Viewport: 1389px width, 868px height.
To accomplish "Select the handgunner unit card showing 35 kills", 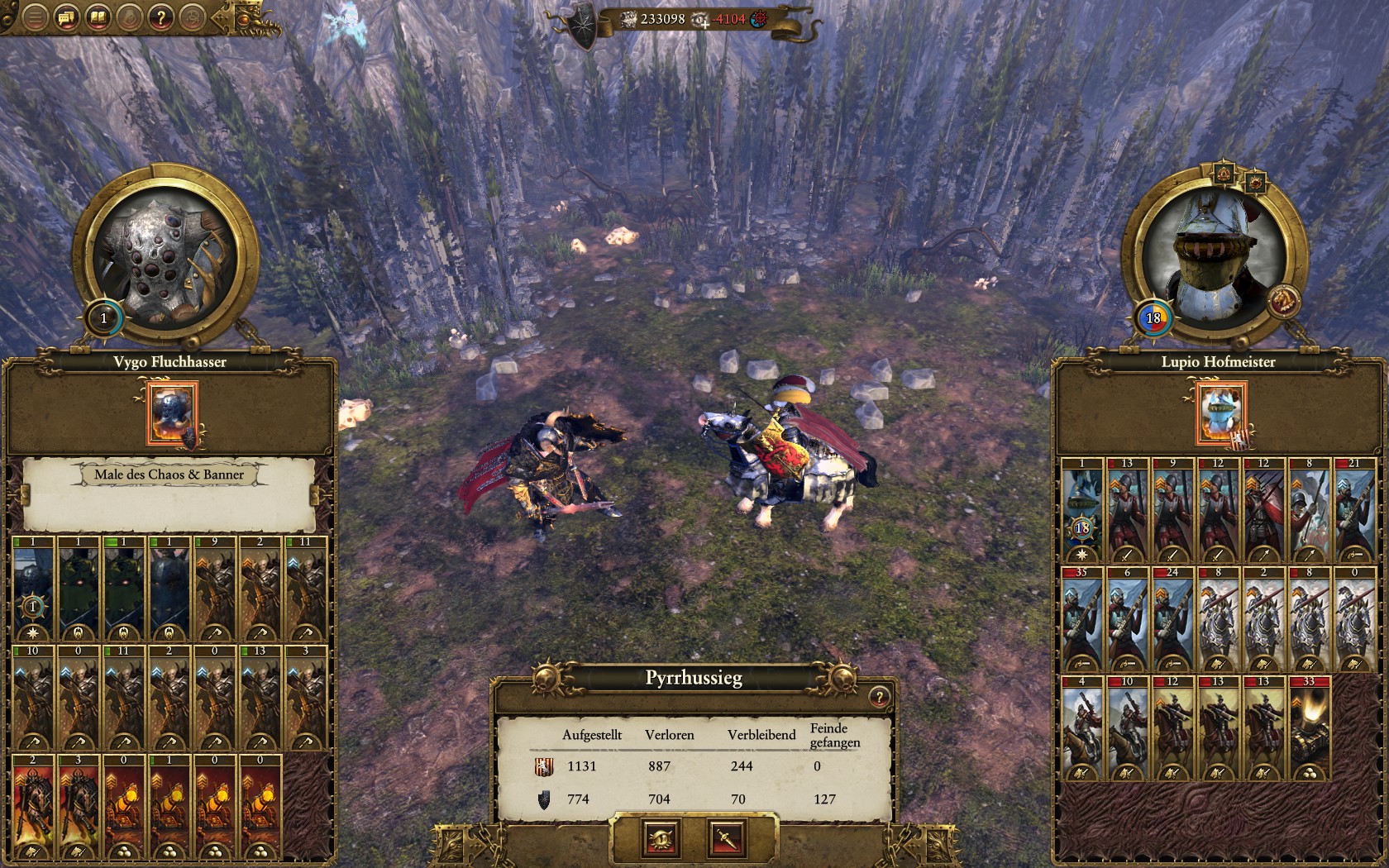I will pos(1081,618).
